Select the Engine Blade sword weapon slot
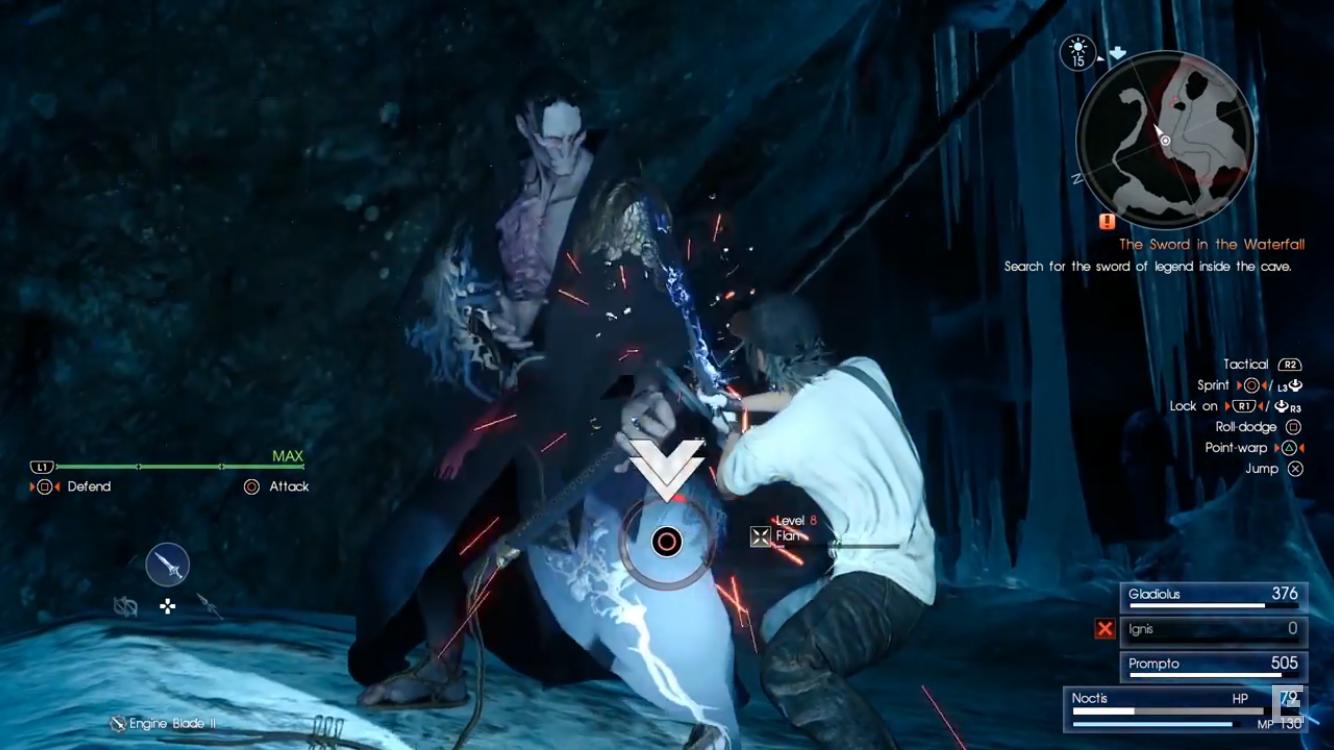Image resolution: width=1334 pixels, height=750 pixels. click(167, 565)
